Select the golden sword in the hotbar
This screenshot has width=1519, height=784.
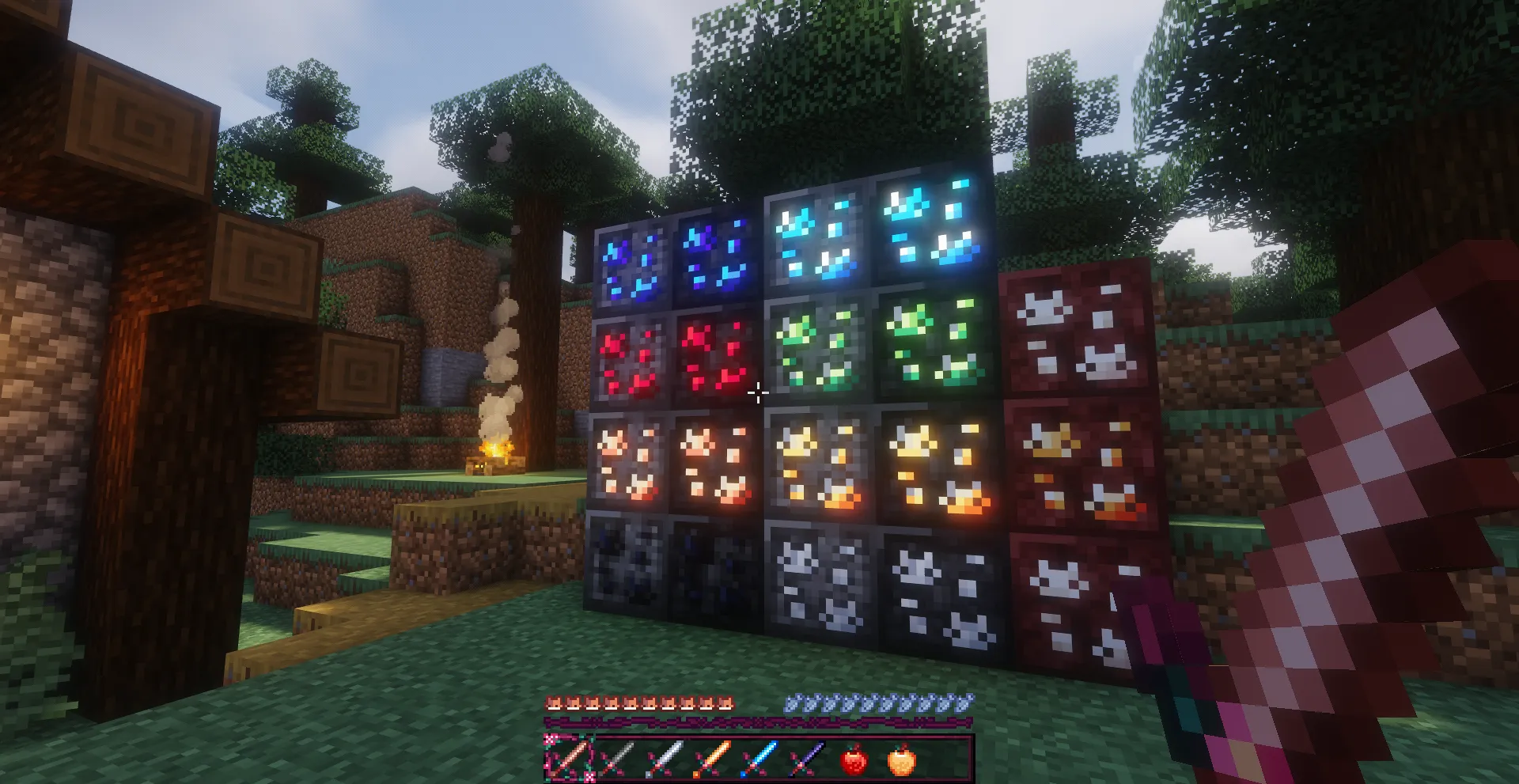(x=714, y=759)
